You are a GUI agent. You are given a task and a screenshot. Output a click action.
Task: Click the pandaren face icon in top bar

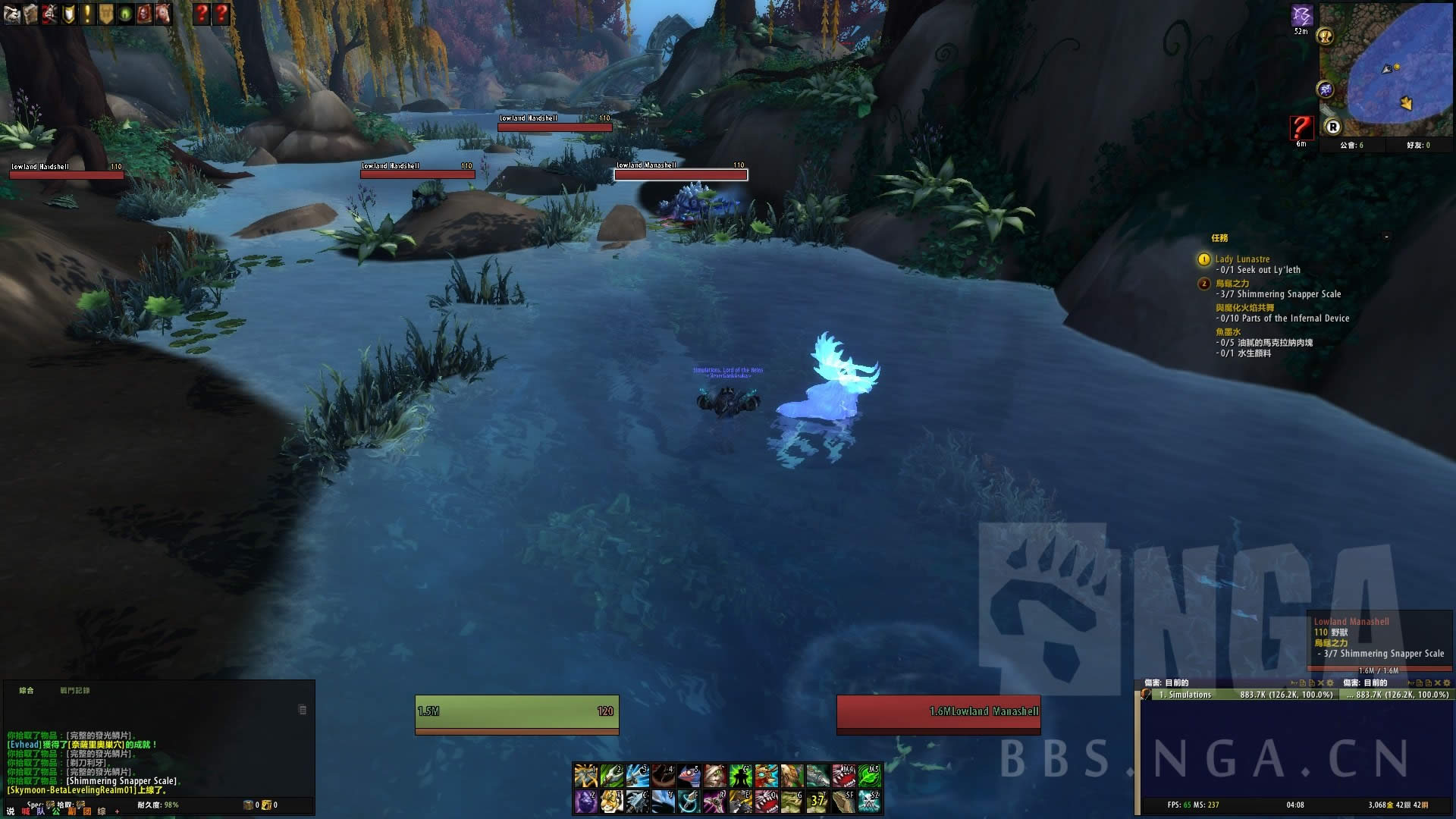(12, 14)
